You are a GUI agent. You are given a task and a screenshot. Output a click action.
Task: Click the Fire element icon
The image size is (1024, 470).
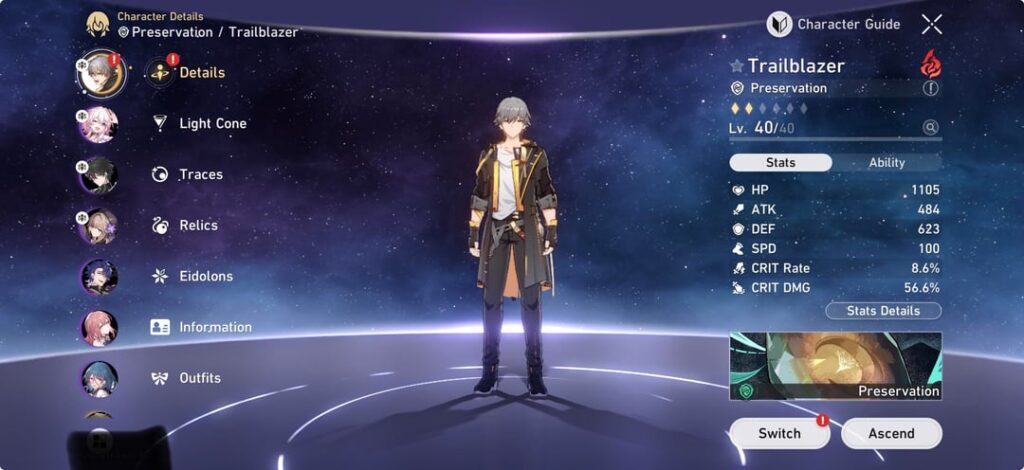click(x=931, y=65)
